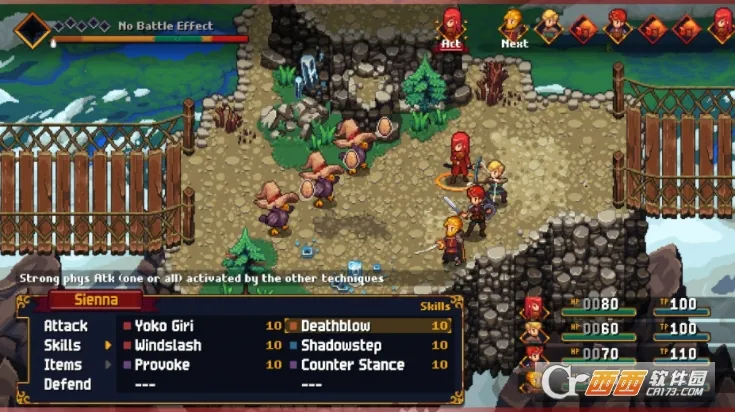This screenshot has width=735, height=412.
Task: Select the Defend command
Action: click(67, 384)
